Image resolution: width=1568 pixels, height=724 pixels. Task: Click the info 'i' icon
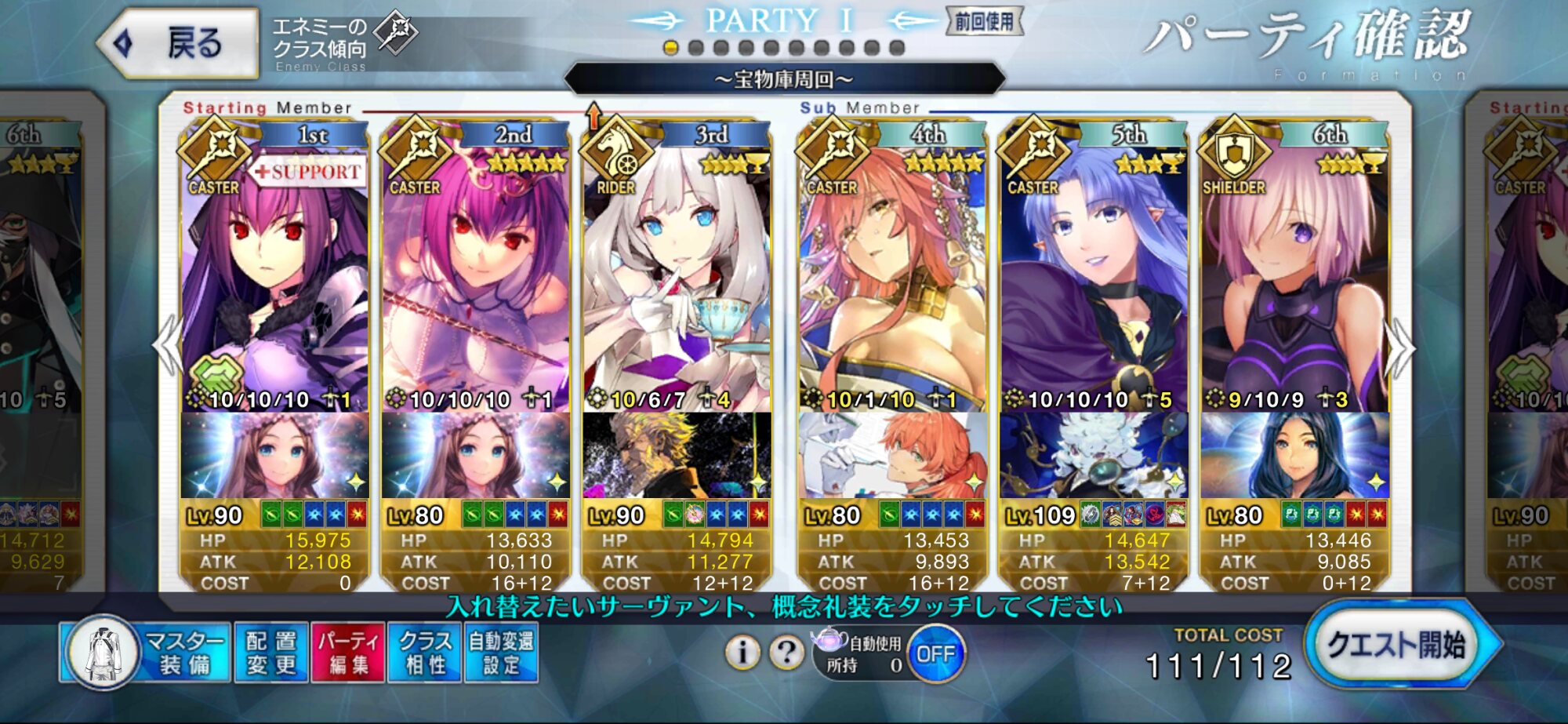click(x=742, y=652)
